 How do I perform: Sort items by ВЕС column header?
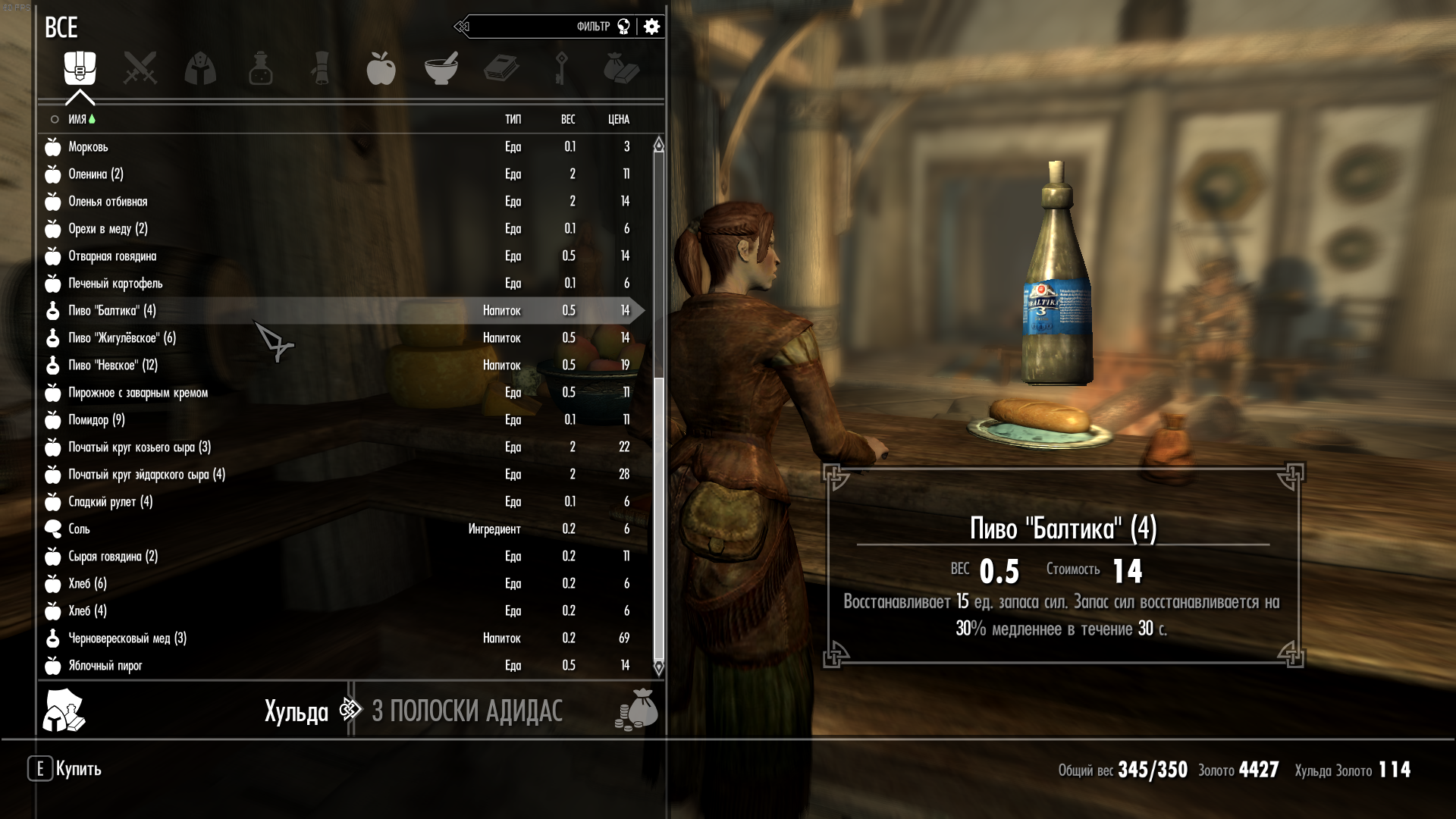point(568,119)
